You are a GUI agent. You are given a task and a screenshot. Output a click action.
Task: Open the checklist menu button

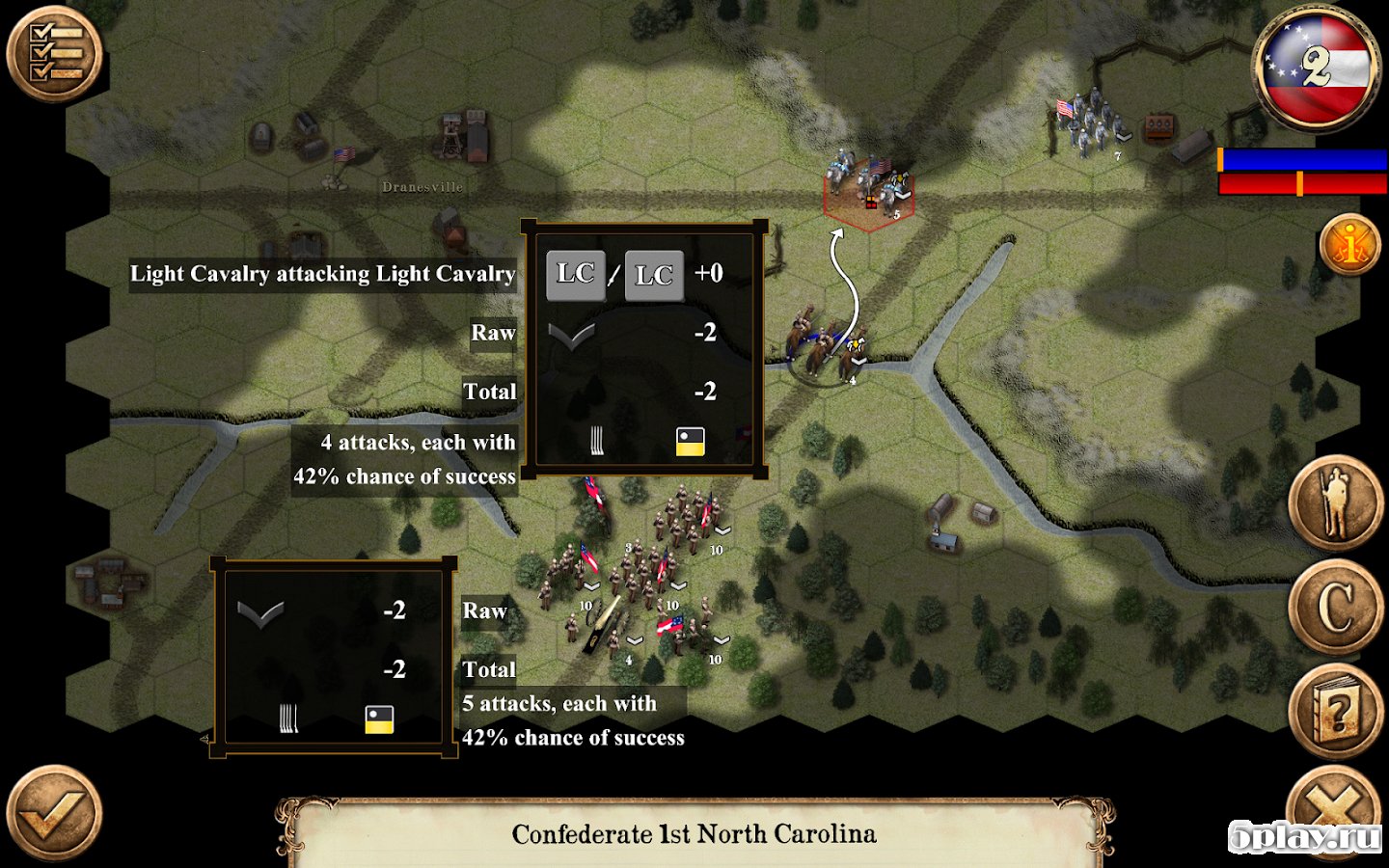coord(54,53)
